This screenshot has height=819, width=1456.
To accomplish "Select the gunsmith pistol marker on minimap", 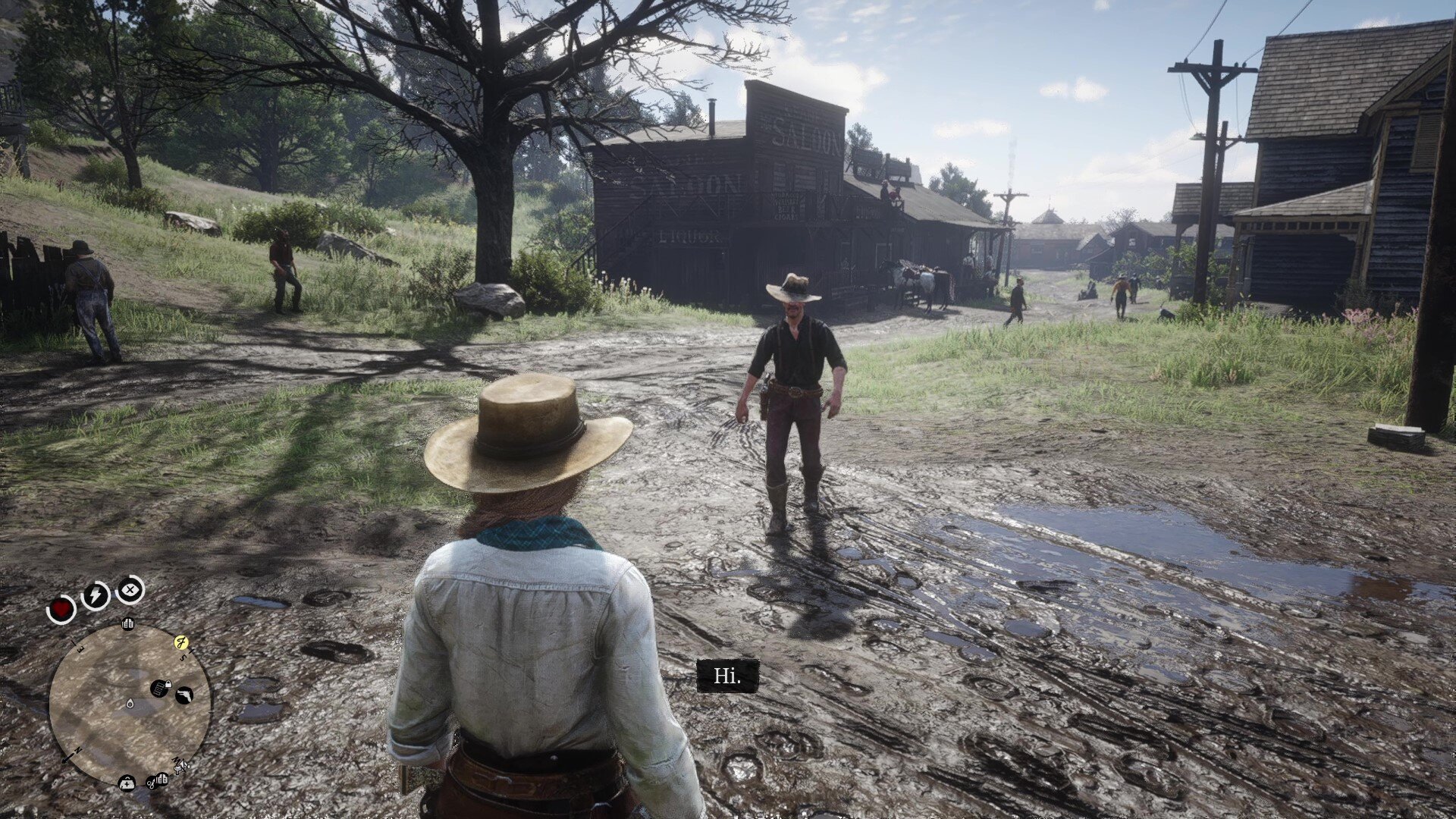I will point(184,694).
